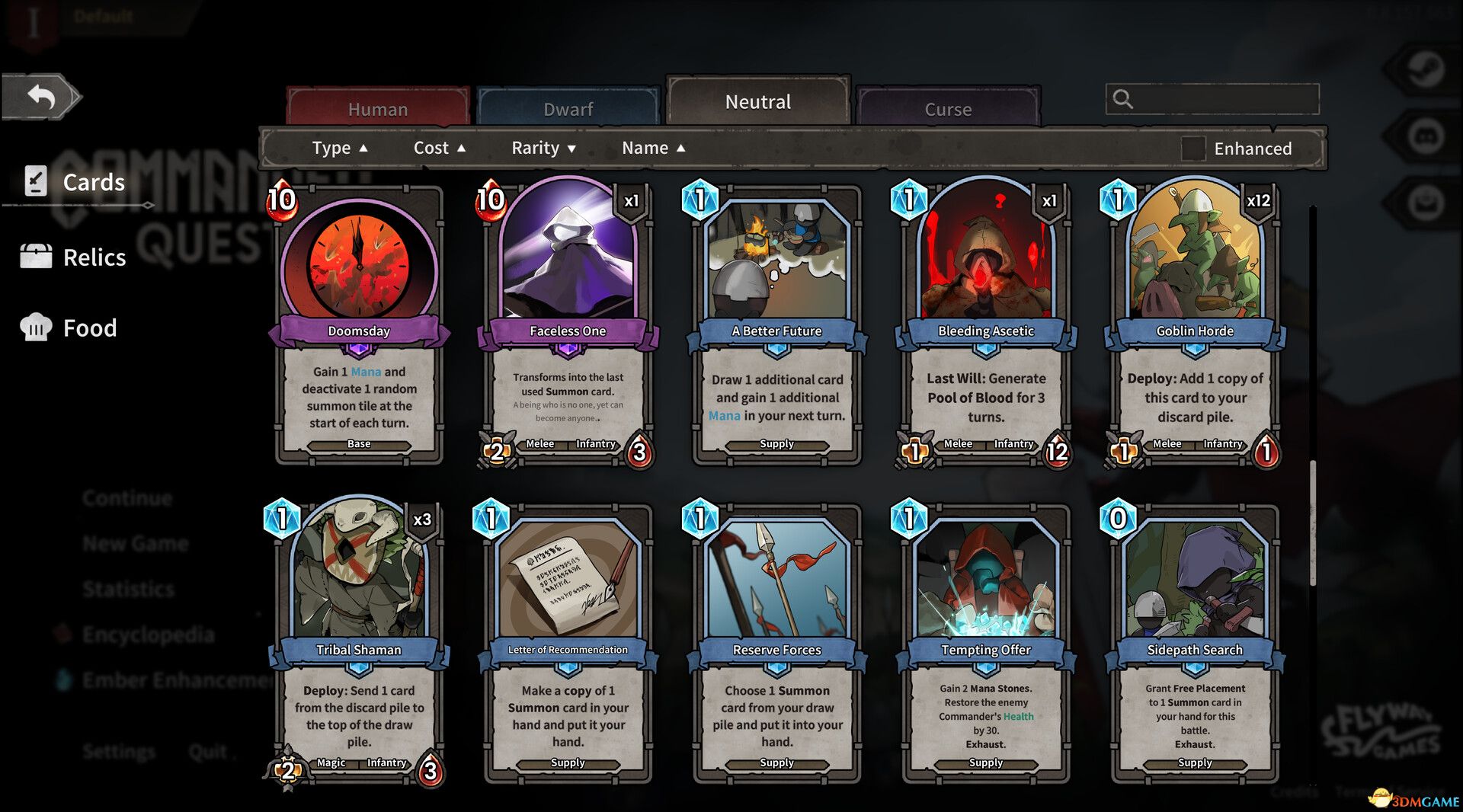This screenshot has height=812, width=1463.
Task: Toggle the Type sort order
Action: pos(340,148)
